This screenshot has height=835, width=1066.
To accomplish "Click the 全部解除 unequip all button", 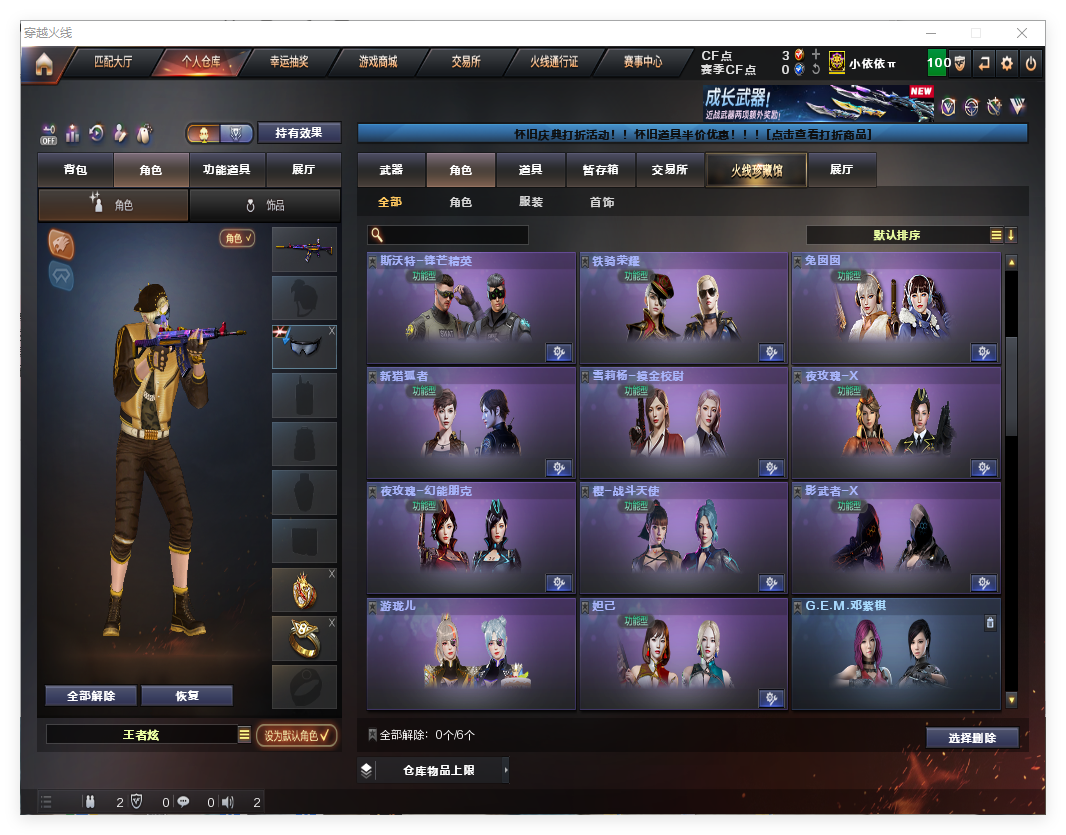I will (x=91, y=696).
